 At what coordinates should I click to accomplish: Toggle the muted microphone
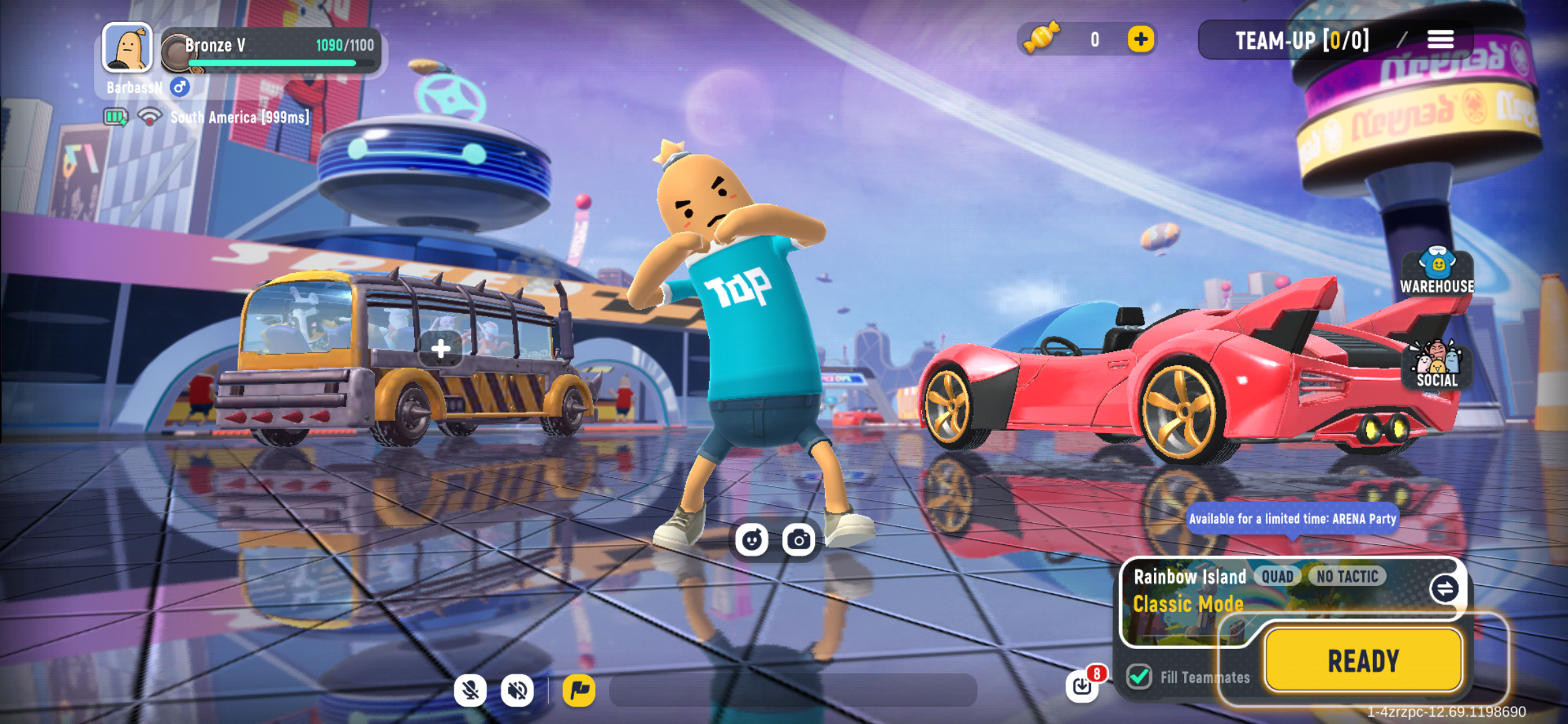click(470, 690)
